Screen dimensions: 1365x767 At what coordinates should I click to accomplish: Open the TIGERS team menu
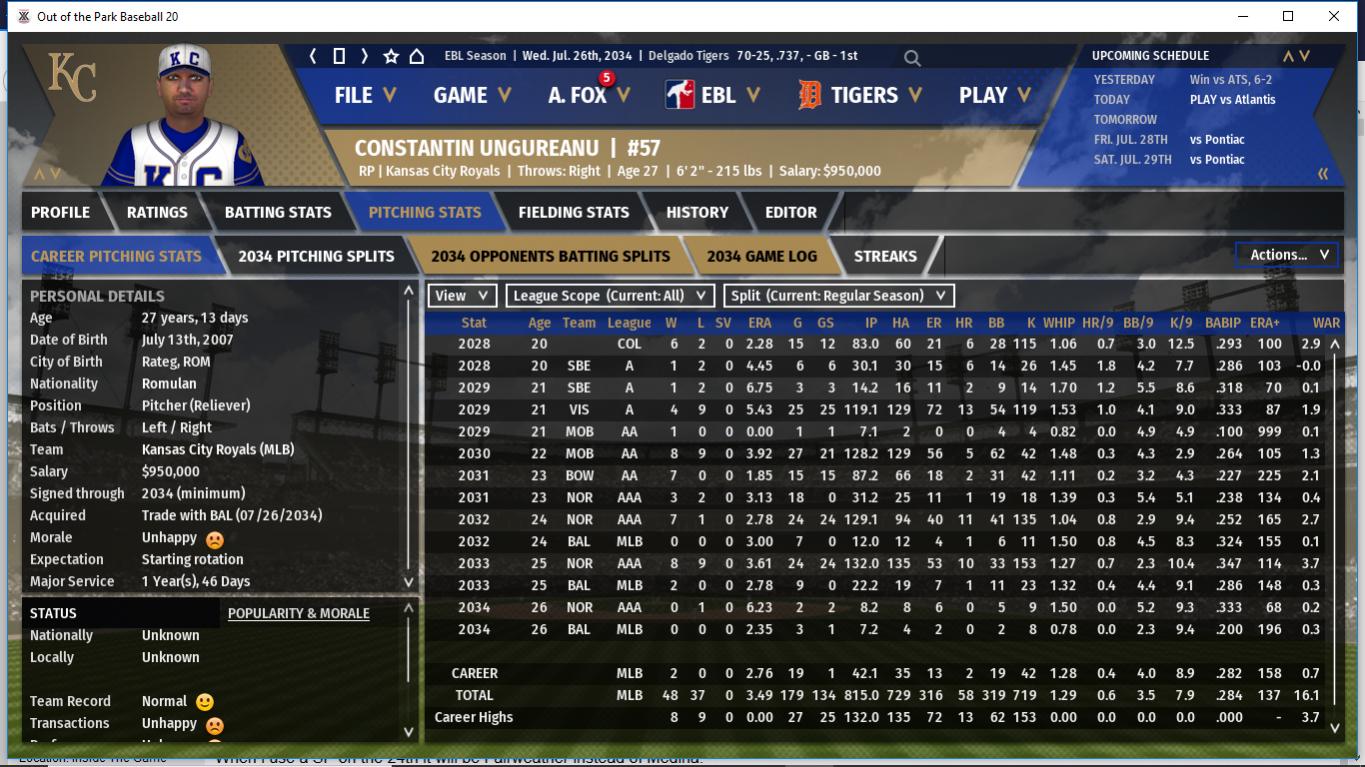coord(859,95)
